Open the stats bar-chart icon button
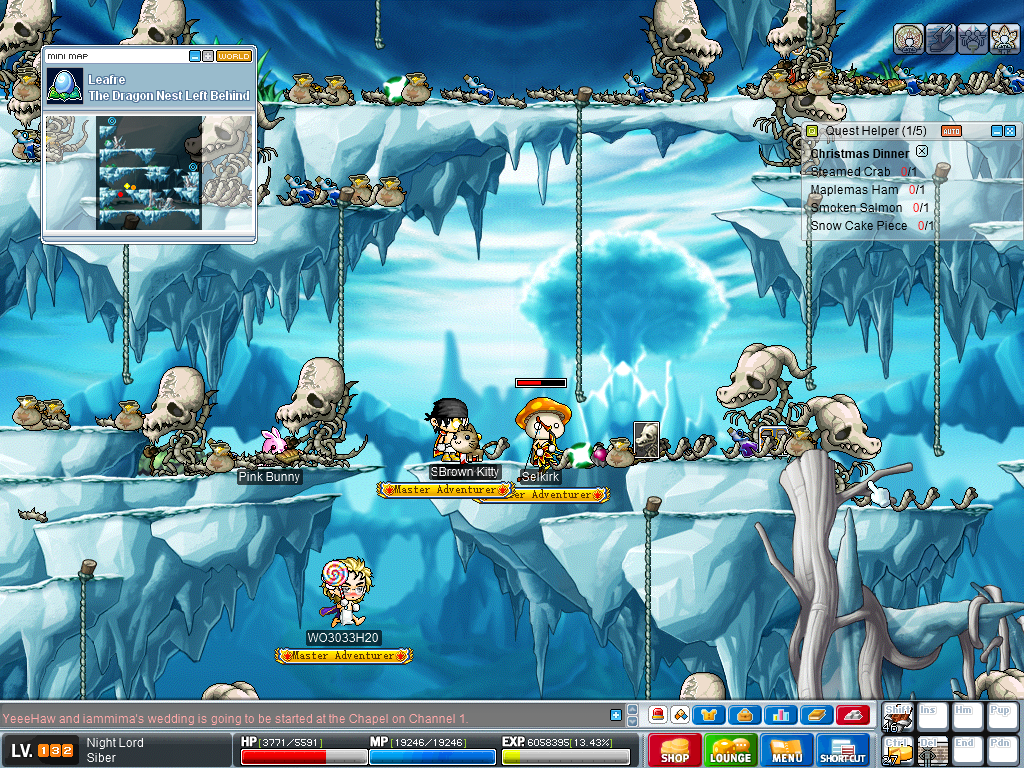Viewport: 1024px width, 768px height. point(781,714)
